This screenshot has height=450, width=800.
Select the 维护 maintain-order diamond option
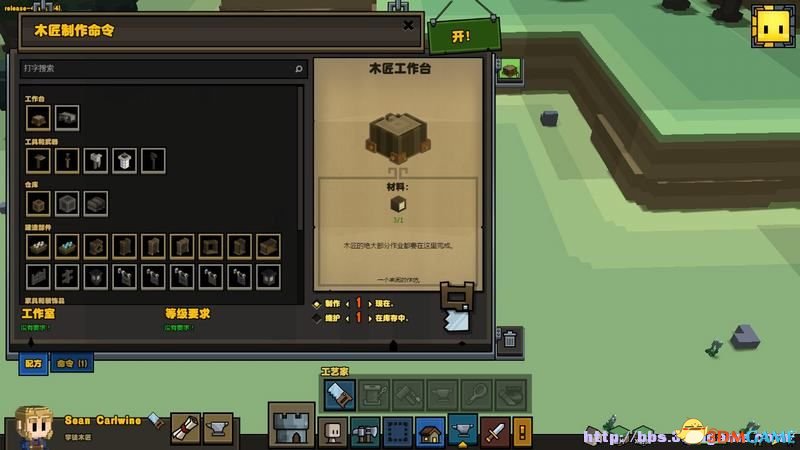coord(318,318)
